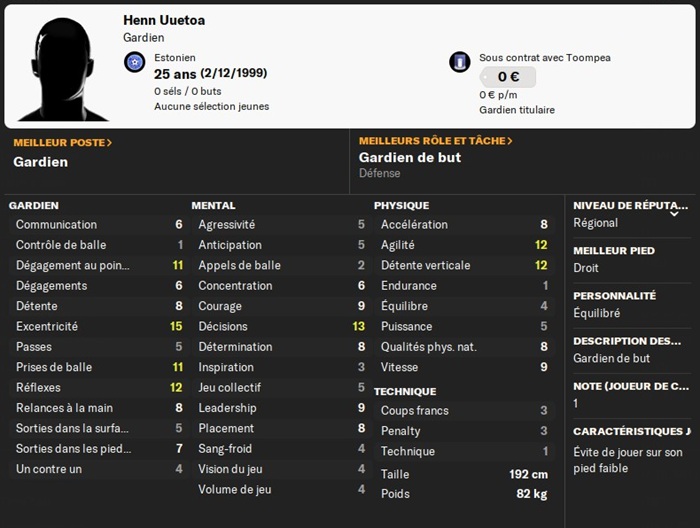700x528 pixels.
Task: Select the Toompea club badge
Action: pos(460,62)
